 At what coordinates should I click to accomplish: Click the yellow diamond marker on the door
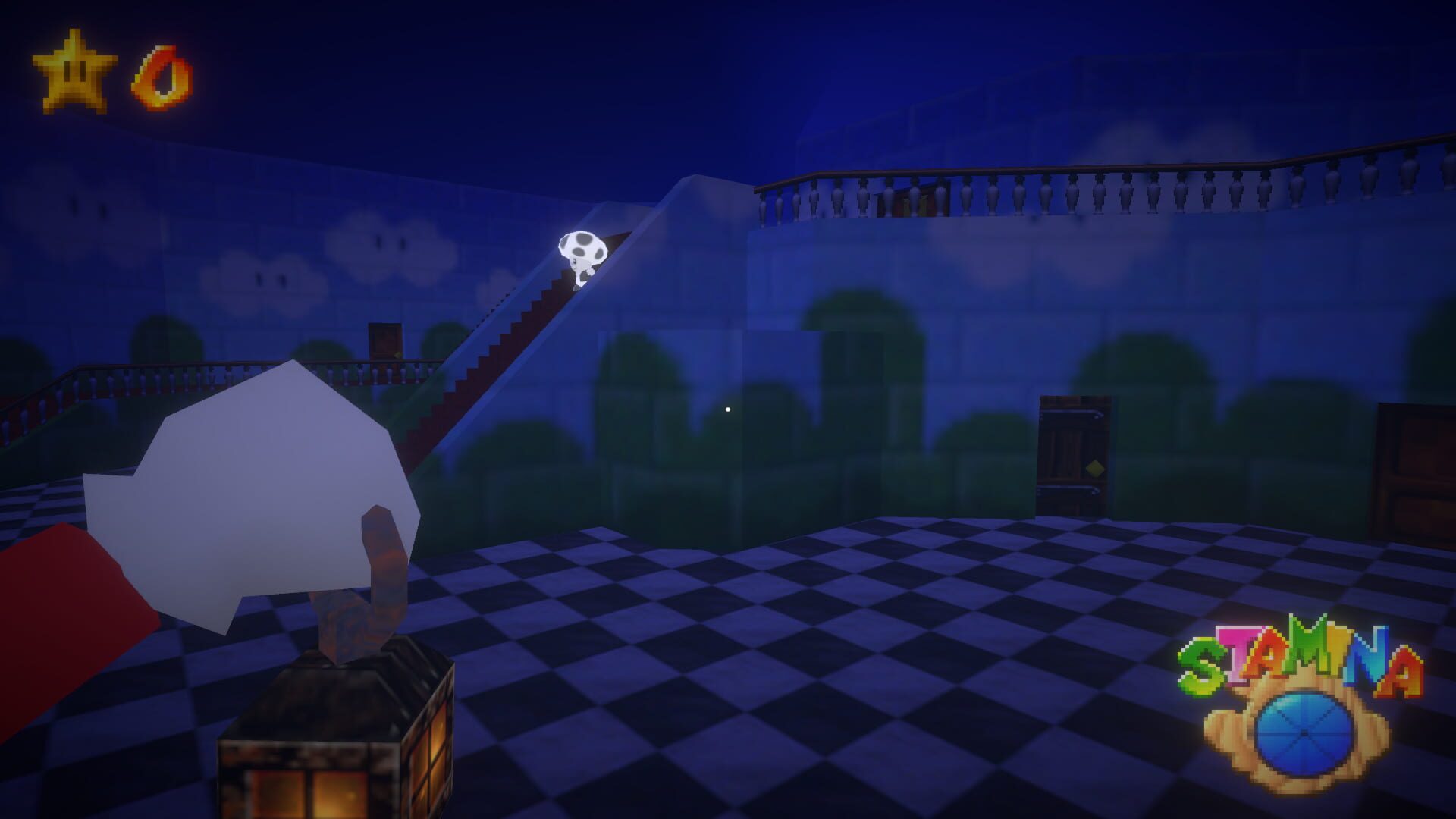(1096, 469)
